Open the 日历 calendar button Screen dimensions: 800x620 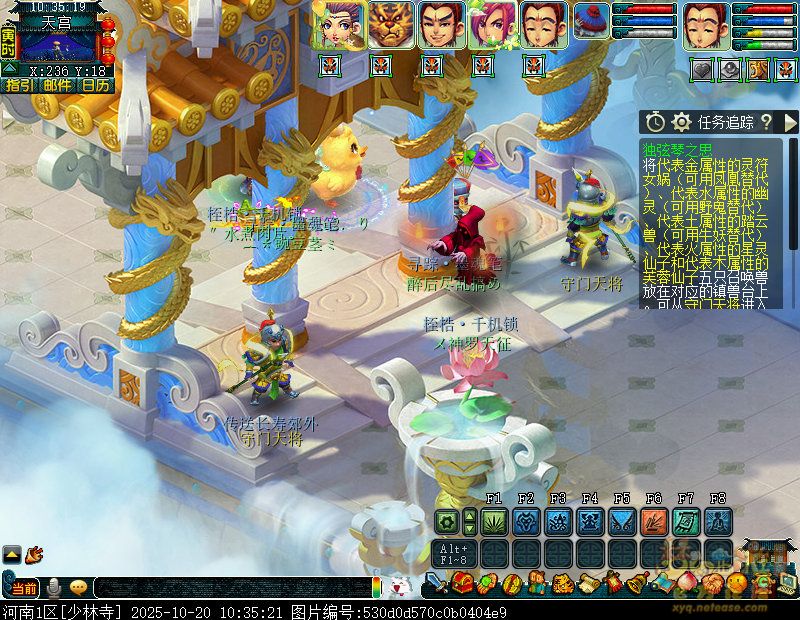pos(95,85)
